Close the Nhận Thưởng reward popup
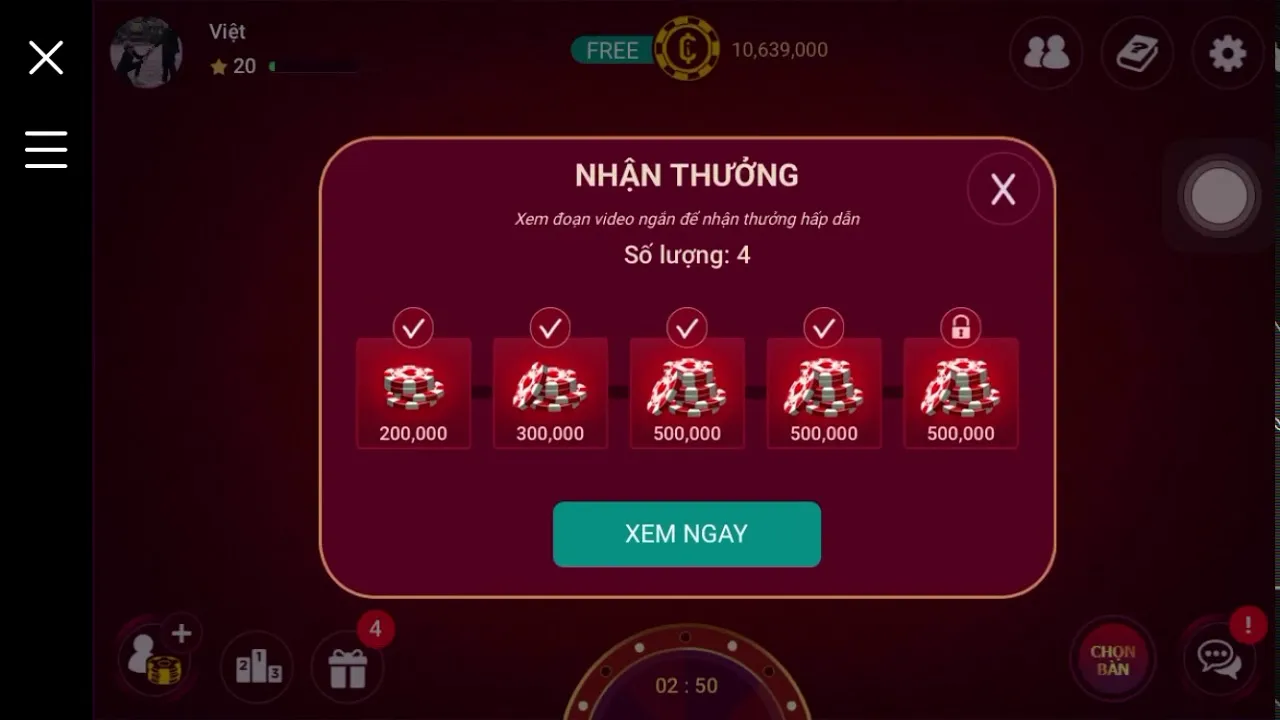The height and width of the screenshot is (720, 1280). [1003, 189]
